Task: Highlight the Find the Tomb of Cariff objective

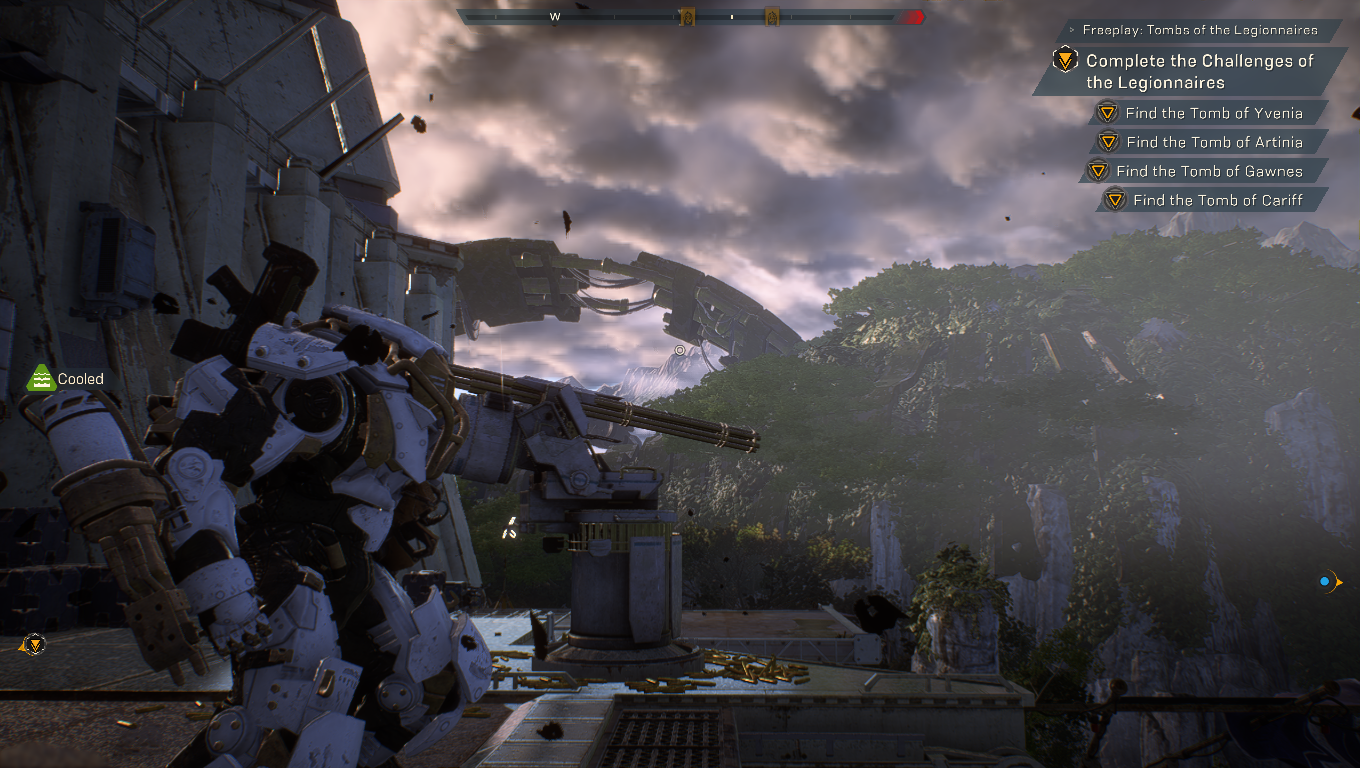Action: pyautogui.click(x=1217, y=200)
